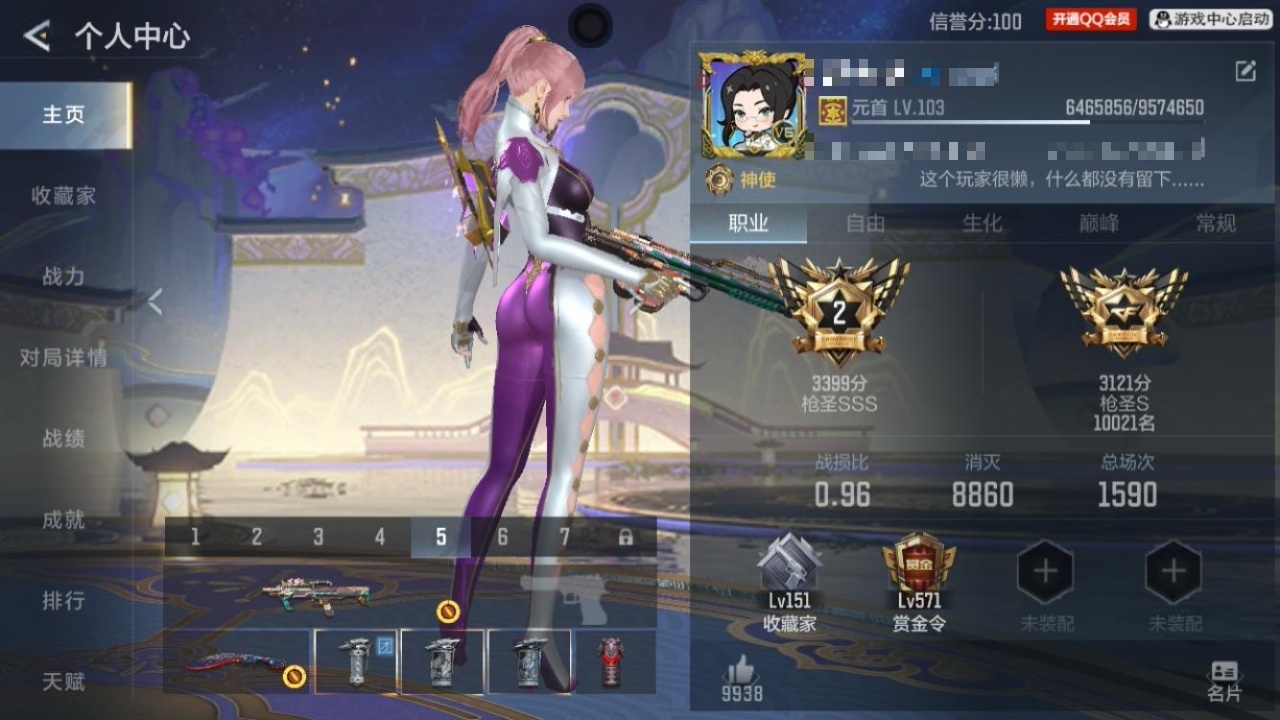Choose the 常规 stats tab
The width and height of the screenshot is (1280, 720).
click(1216, 224)
